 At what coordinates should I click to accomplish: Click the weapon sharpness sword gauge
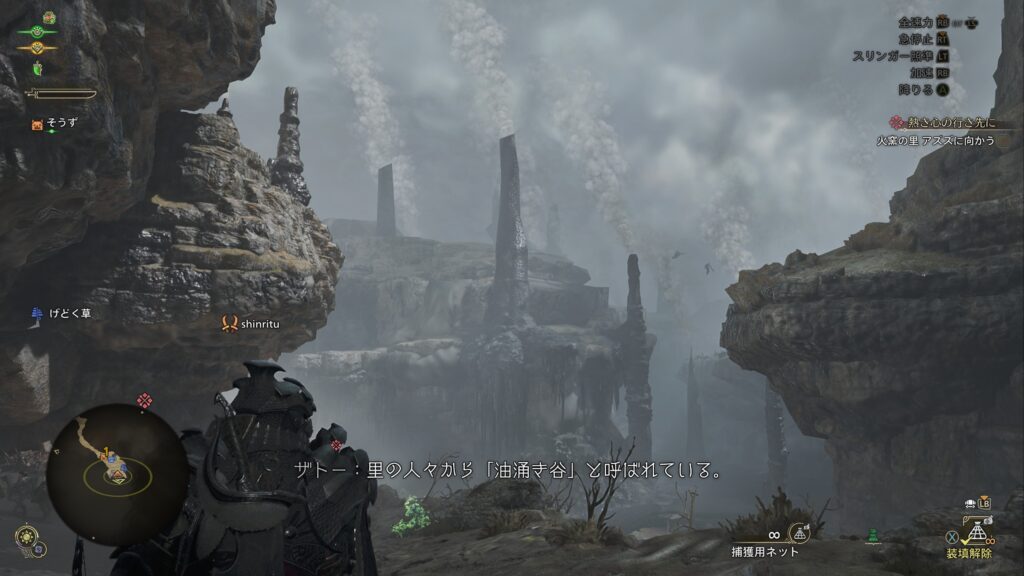click(x=62, y=94)
